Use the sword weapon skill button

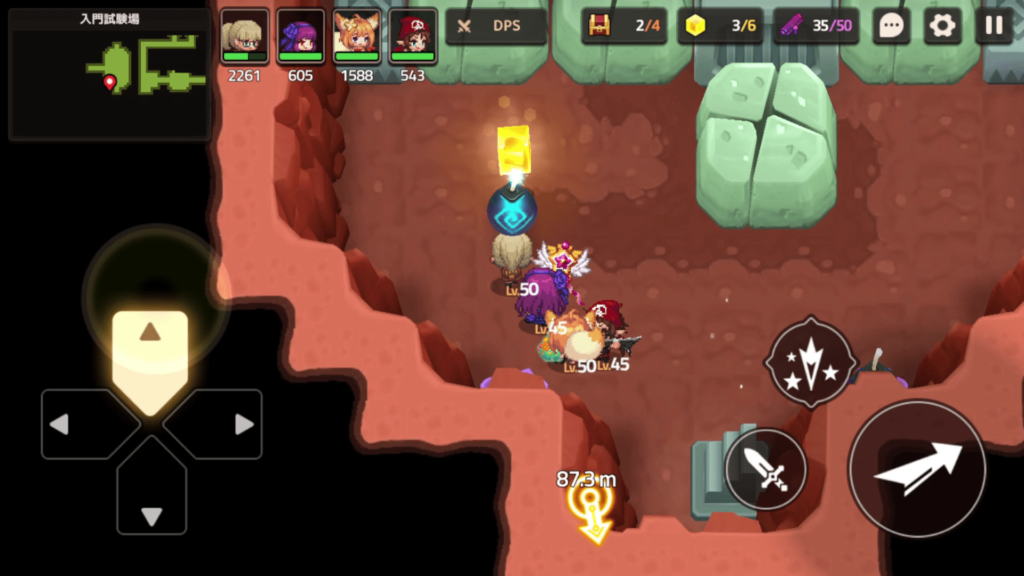[x=766, y=469]
